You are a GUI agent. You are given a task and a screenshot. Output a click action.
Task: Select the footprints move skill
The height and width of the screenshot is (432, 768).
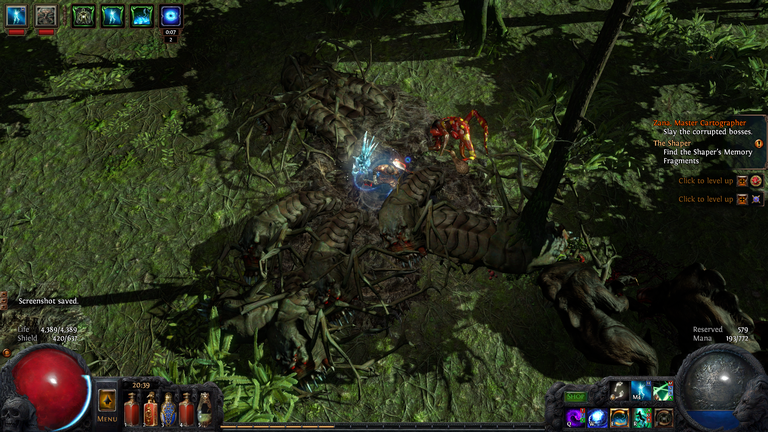click(619, 391)
